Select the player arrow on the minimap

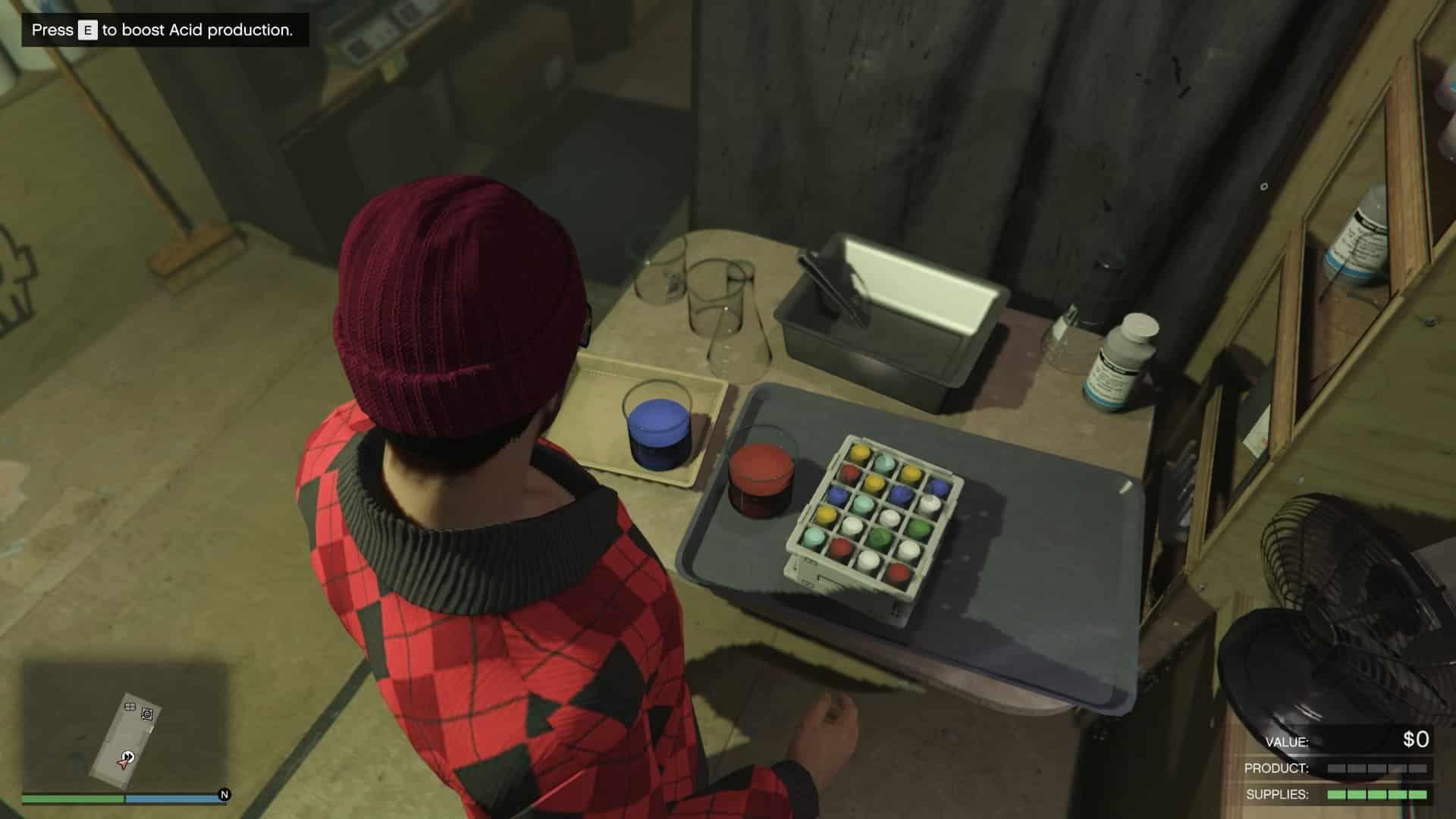point(124,764)
